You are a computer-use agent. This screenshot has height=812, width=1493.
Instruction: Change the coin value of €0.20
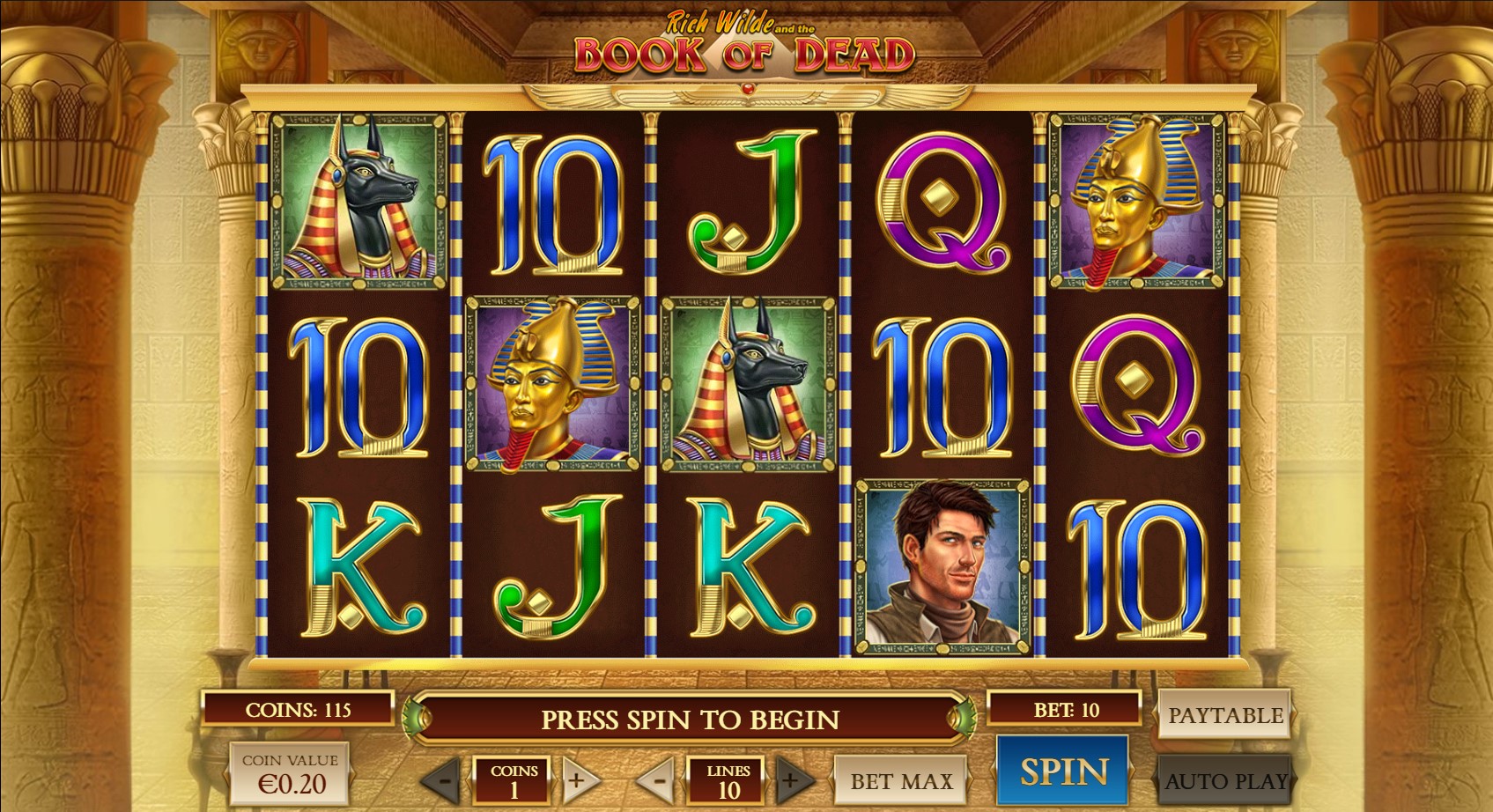290,773
